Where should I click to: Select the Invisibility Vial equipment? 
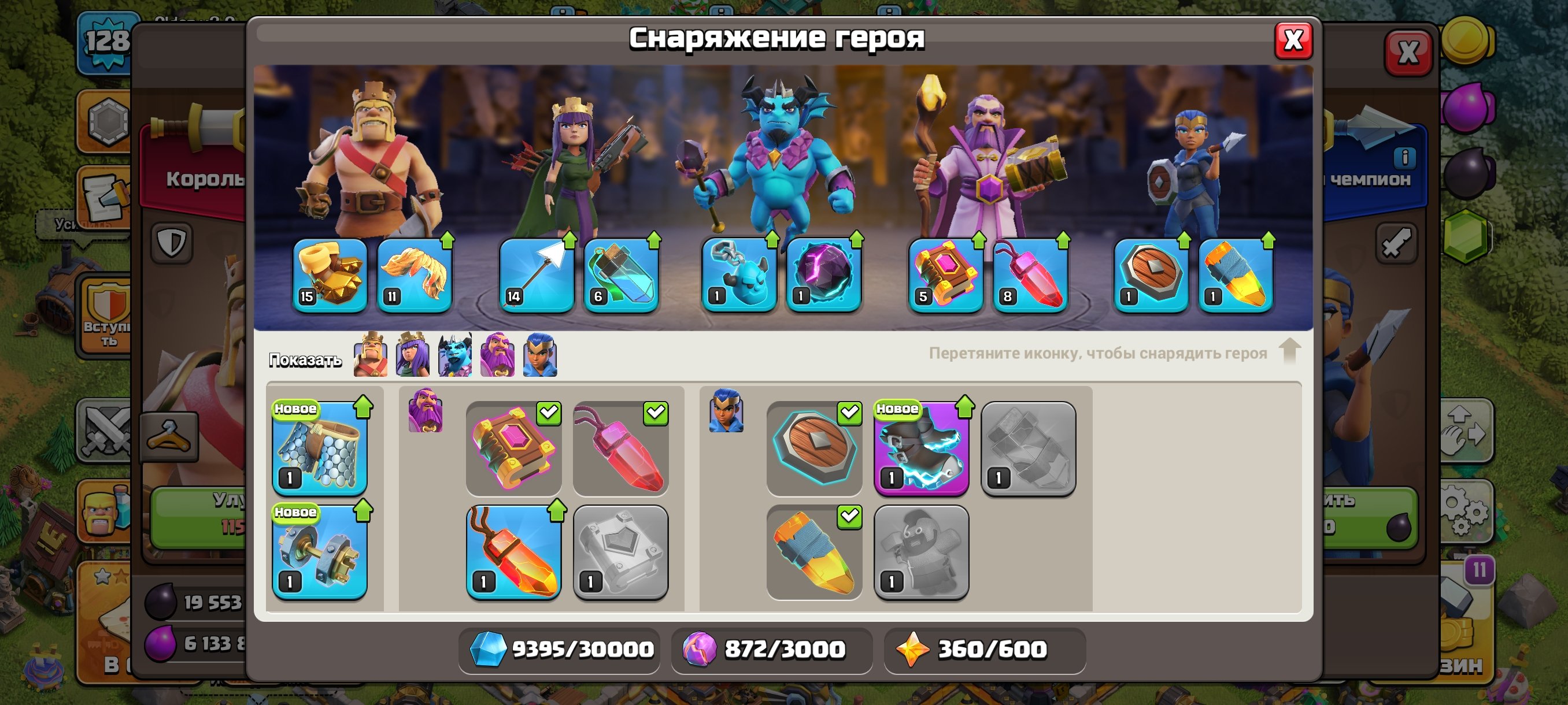[620, 275]
